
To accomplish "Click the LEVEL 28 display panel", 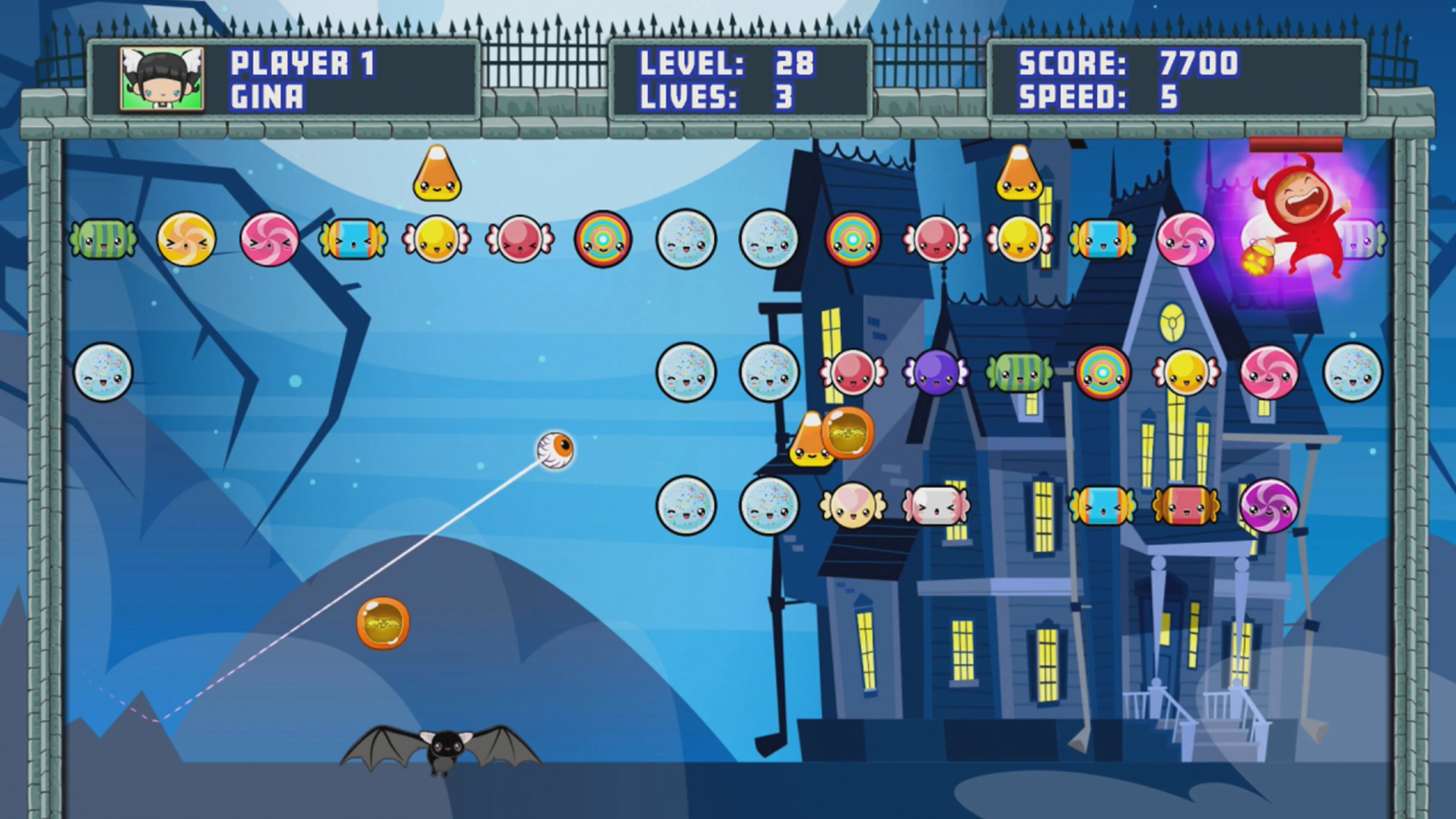I will (729, 63).
